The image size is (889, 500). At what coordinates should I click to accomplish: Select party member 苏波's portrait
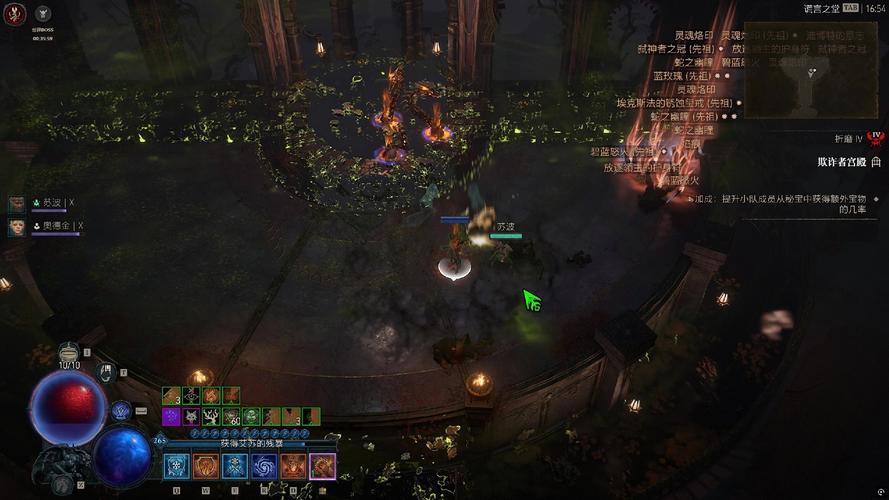pos(17,204)
